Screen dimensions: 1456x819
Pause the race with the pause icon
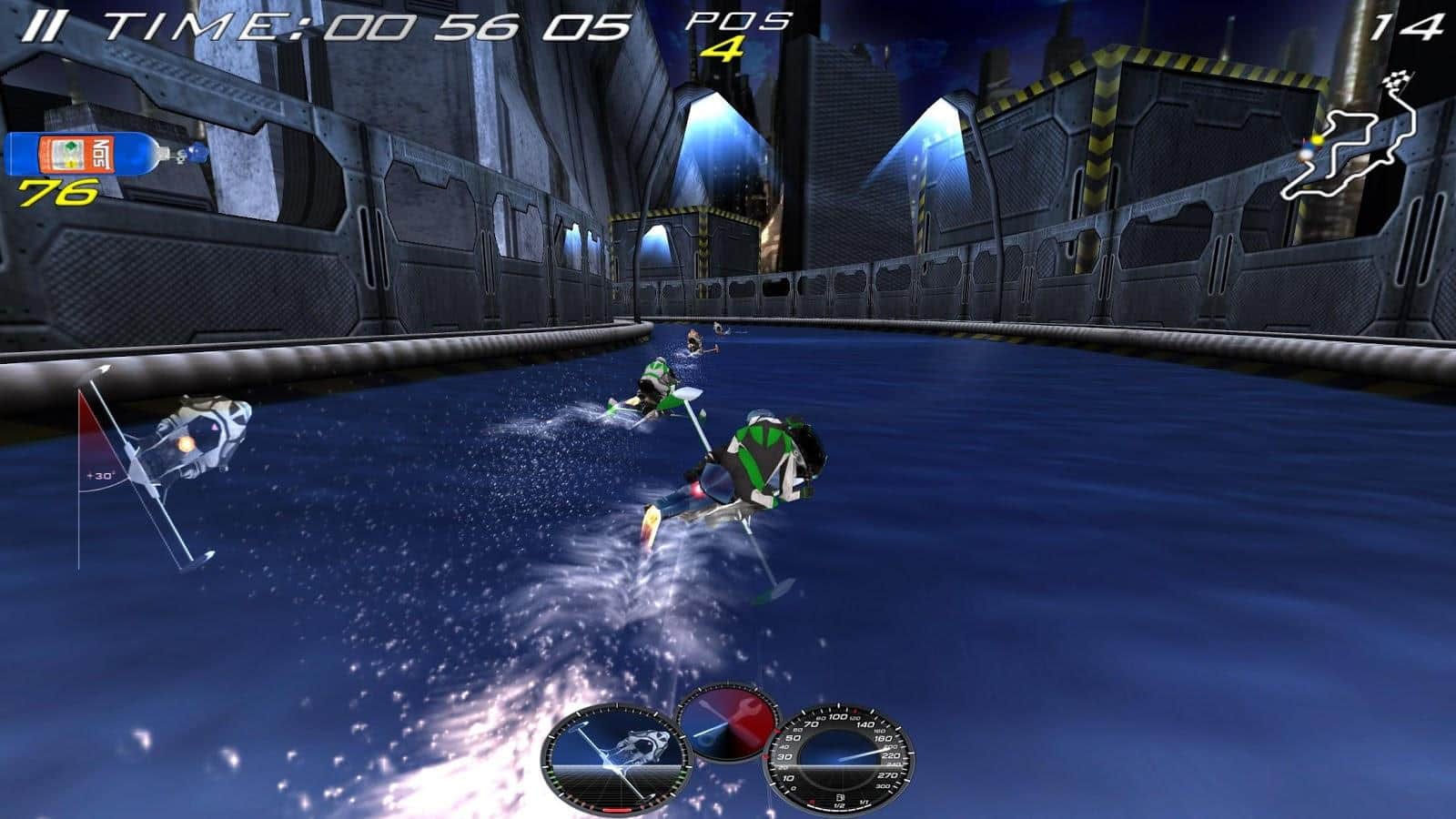click(x=41, y=27)
